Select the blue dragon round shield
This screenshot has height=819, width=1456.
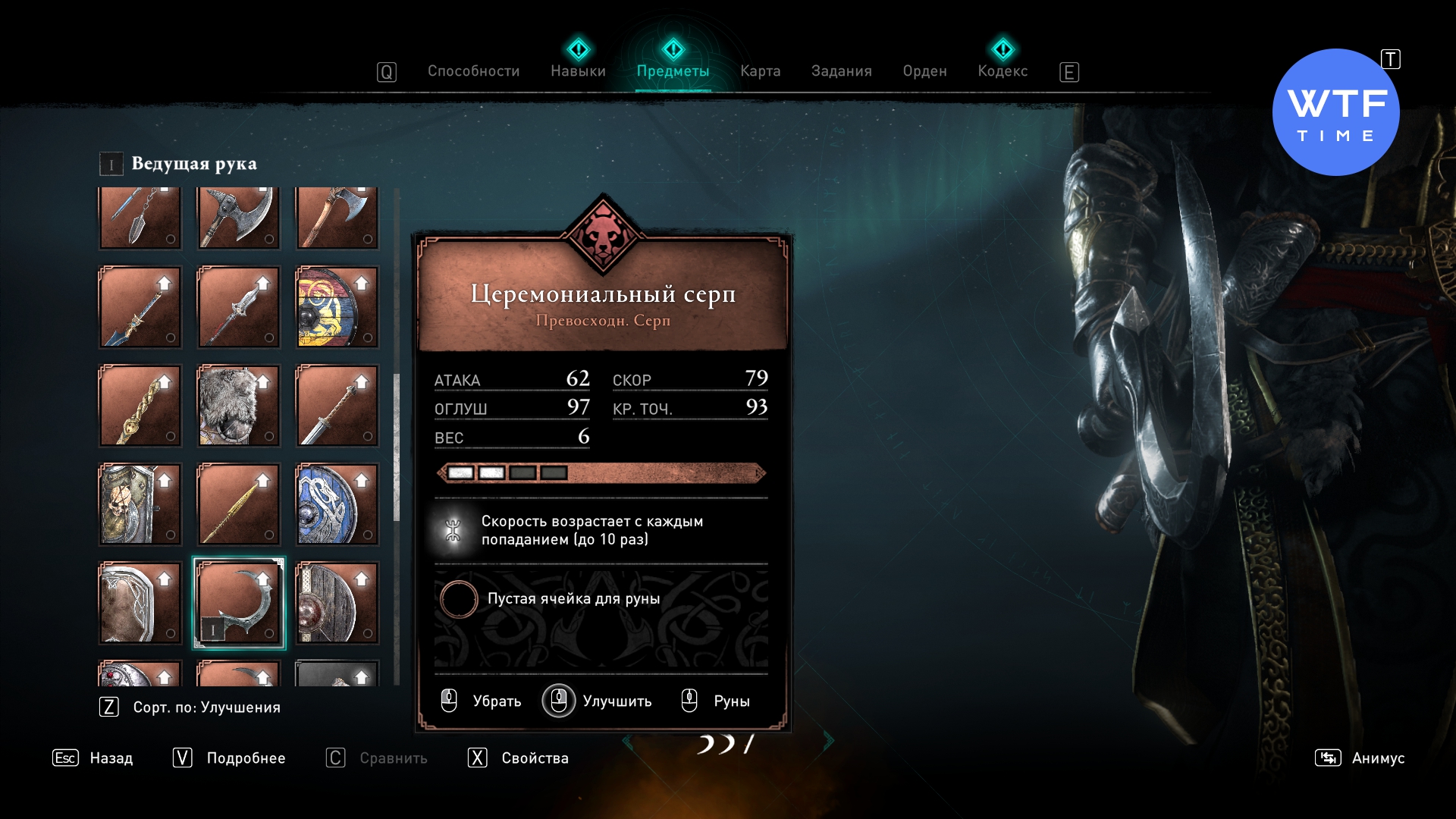pos(337,504)
